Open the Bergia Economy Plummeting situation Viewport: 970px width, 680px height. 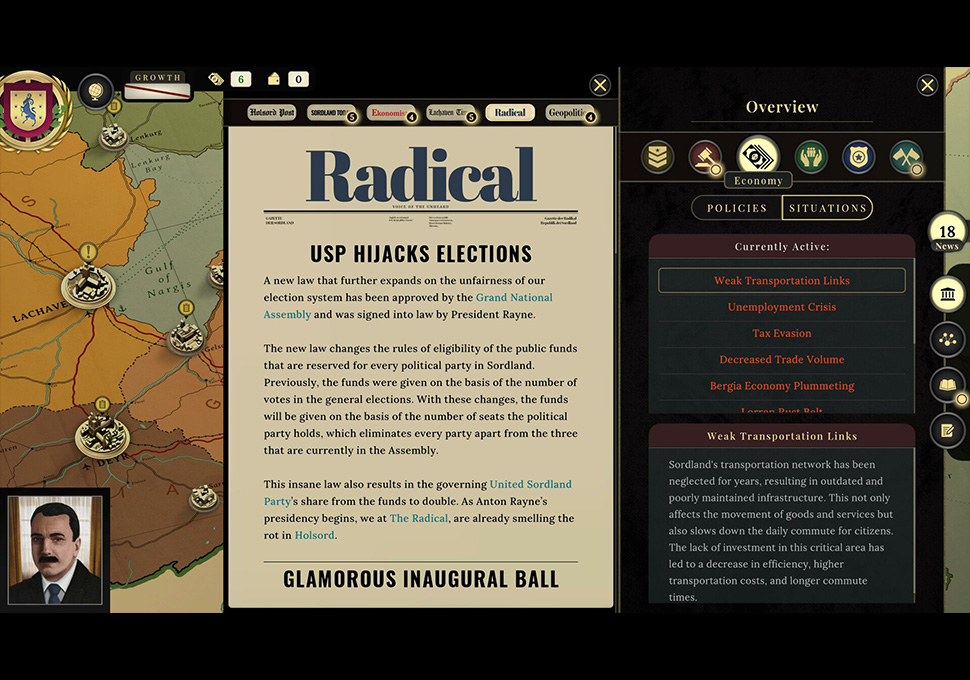[782, 385]
